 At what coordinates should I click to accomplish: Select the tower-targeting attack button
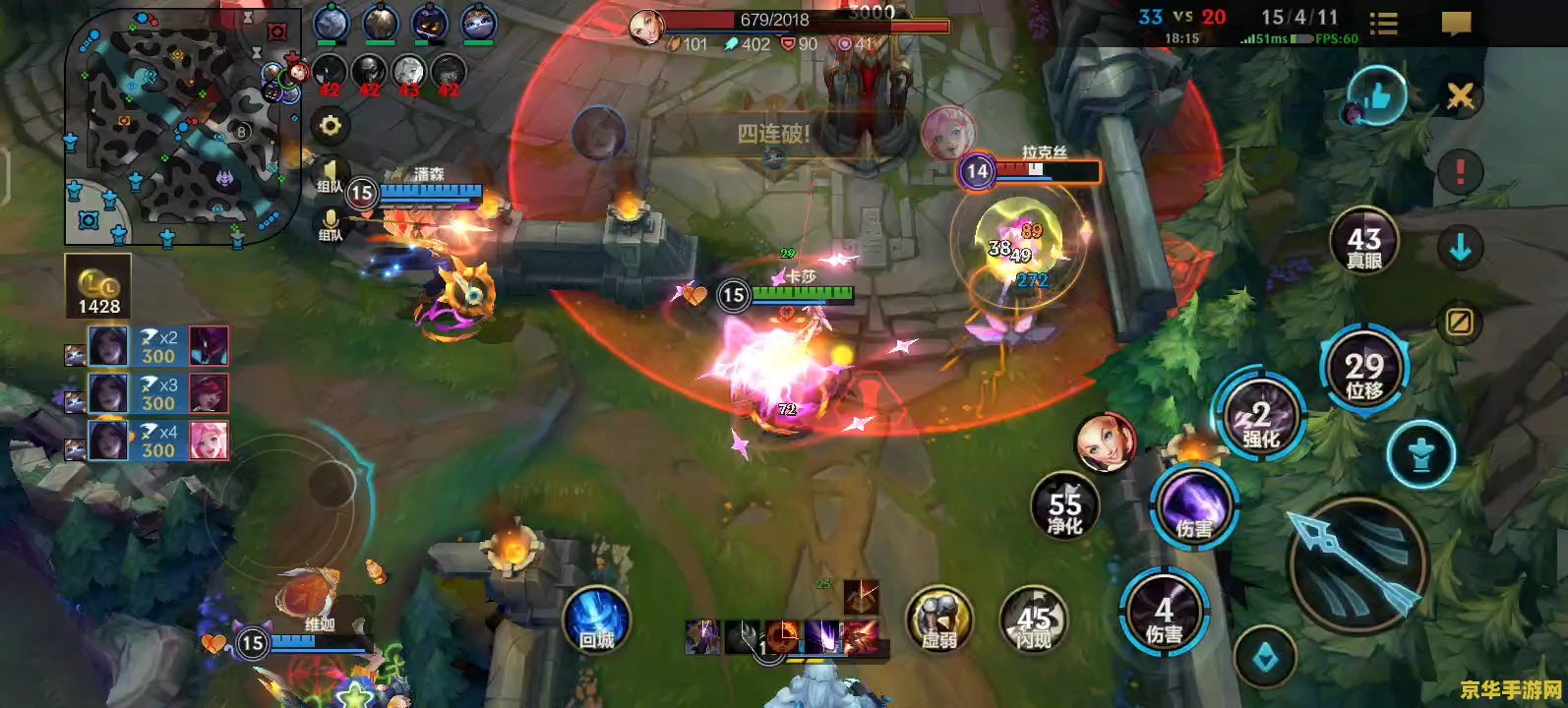1420,455
